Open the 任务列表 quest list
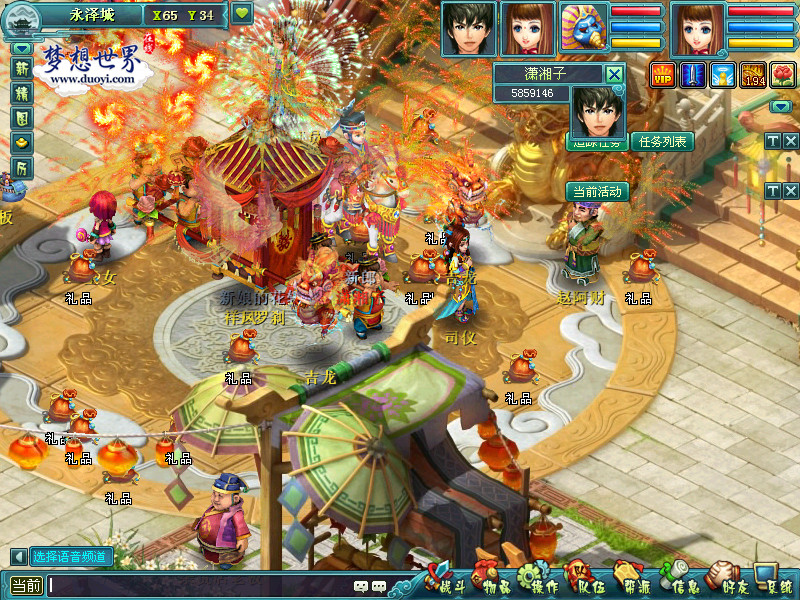Viewport: 800px width, 600px height. pyautogui.click(x=661, y=142)
